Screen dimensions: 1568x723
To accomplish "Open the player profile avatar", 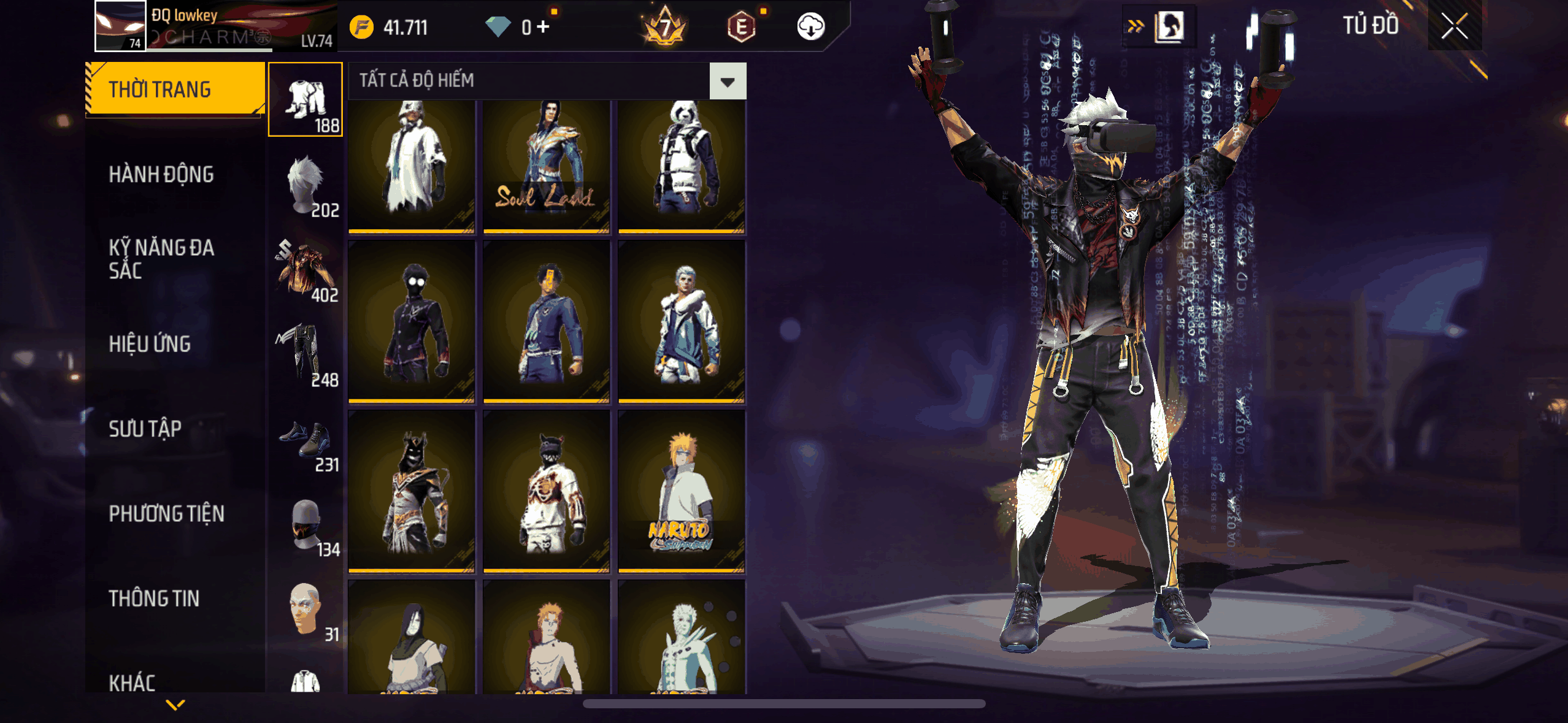I will click(120, 26).
